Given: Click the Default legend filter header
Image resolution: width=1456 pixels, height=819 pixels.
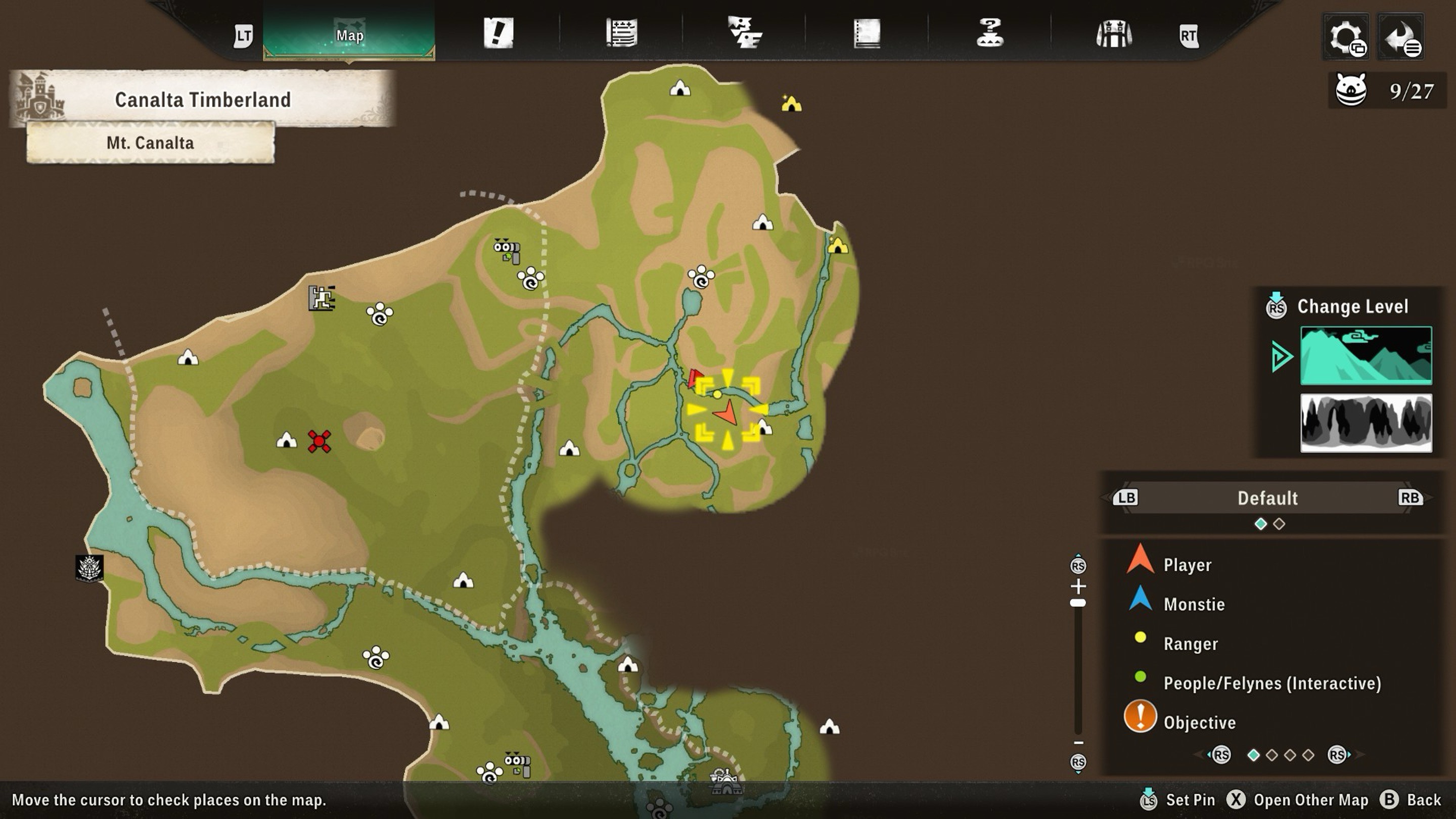Looking at the screenshot, I should pyautogui.click(x=1267, y=498).
